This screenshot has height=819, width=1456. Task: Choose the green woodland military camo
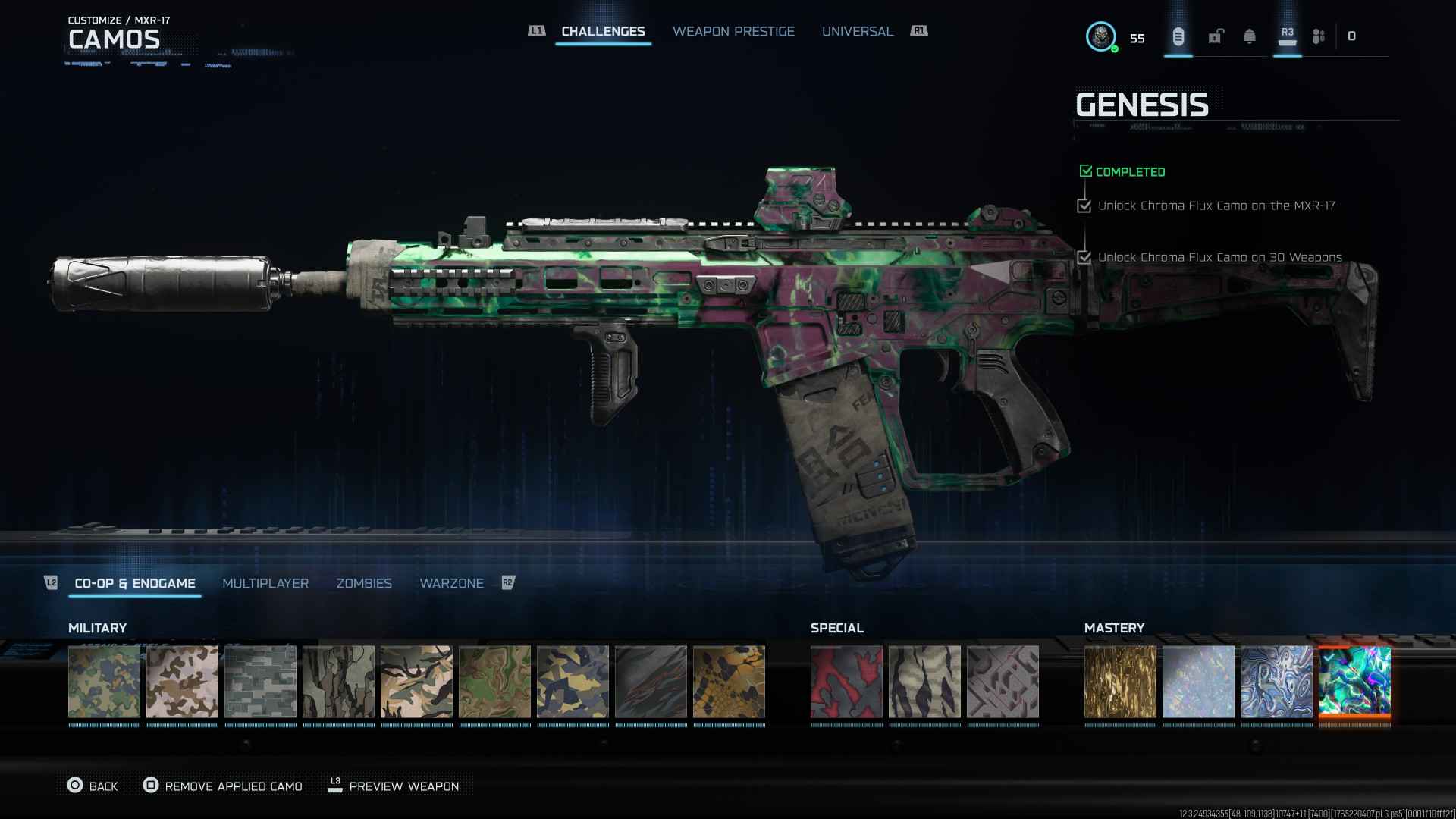pos(104,682)
